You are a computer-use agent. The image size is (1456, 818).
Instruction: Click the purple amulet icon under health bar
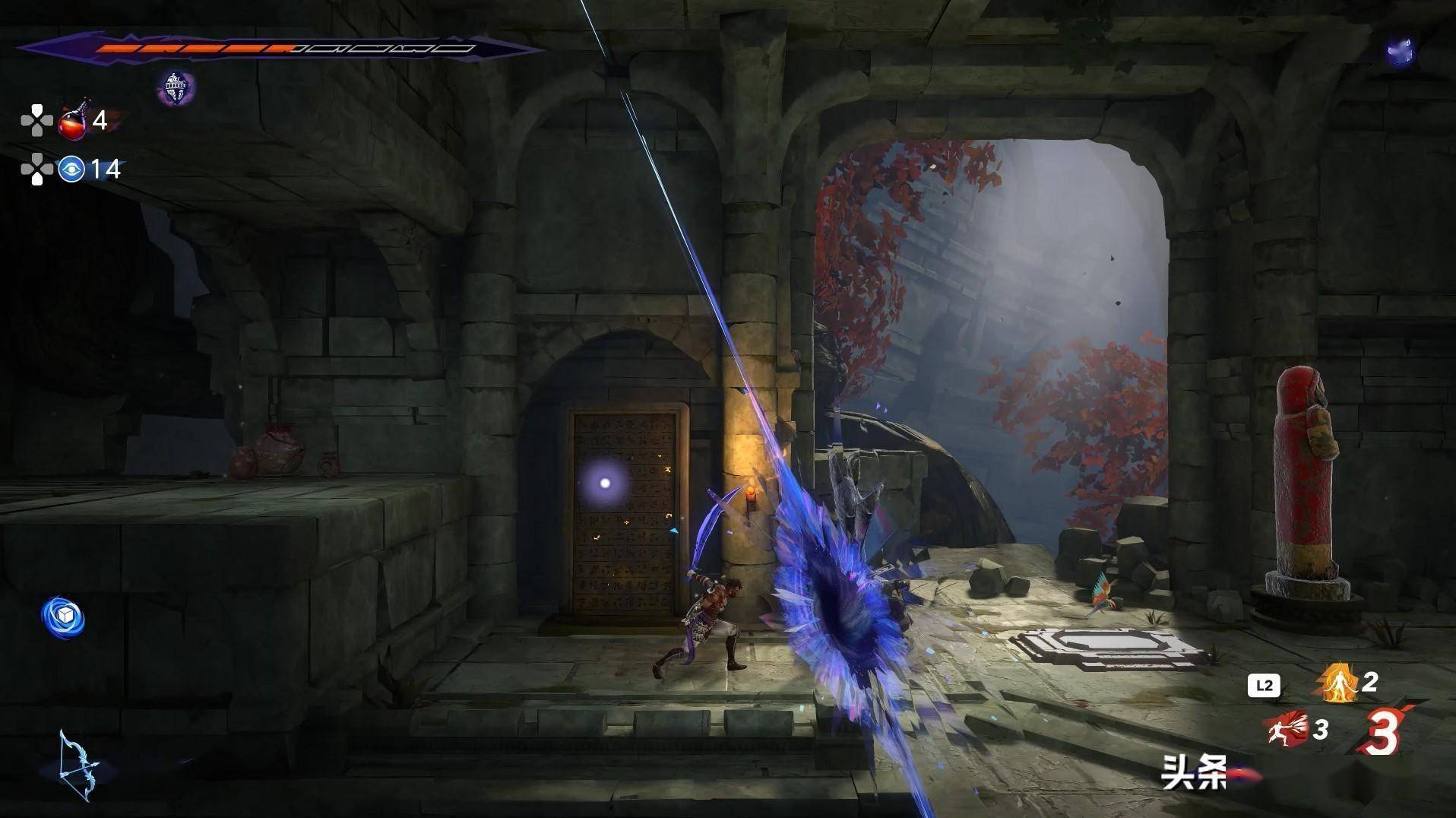tap(176, 88)
